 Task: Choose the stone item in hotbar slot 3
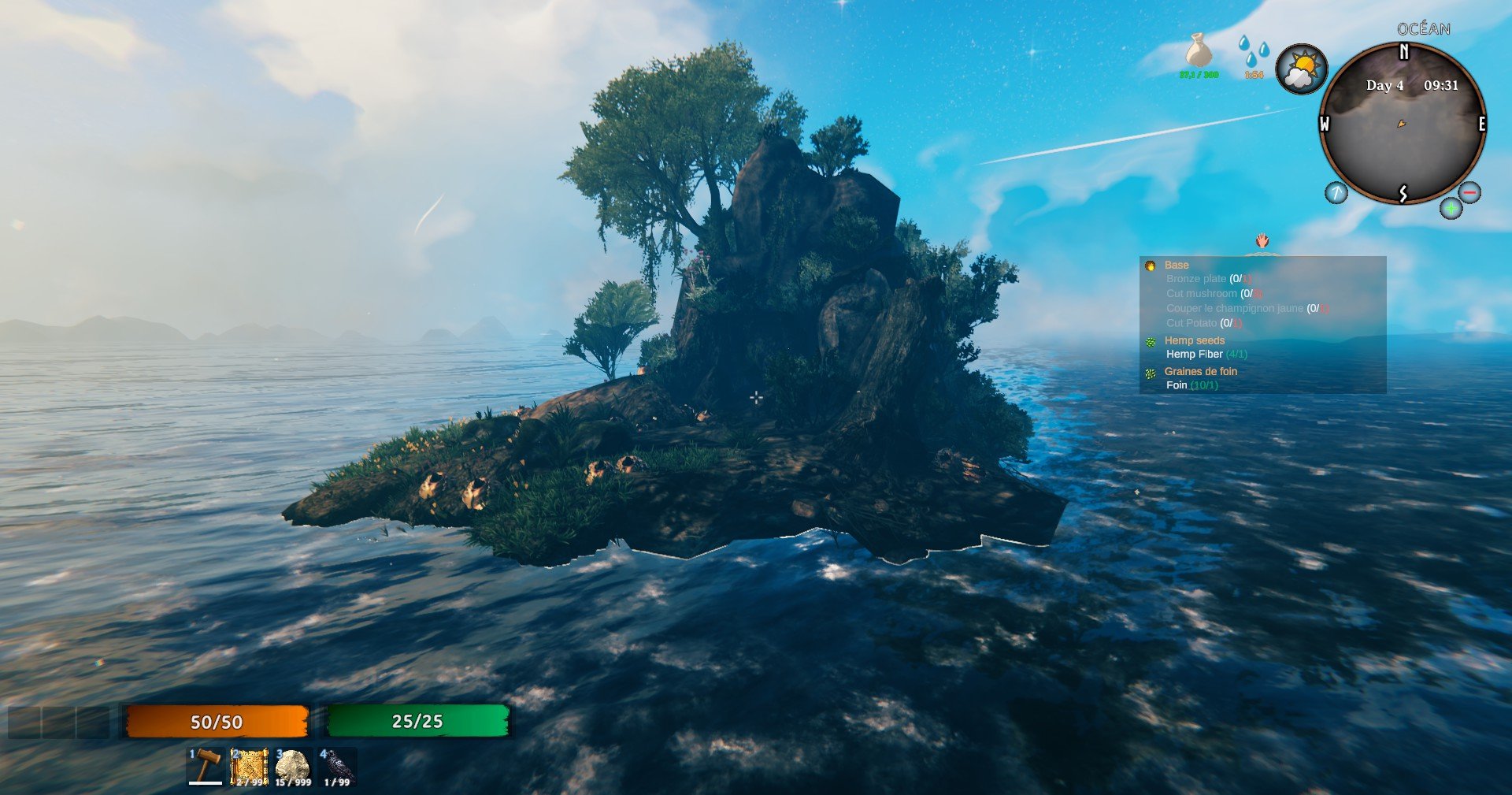click(x=293, y=767)
